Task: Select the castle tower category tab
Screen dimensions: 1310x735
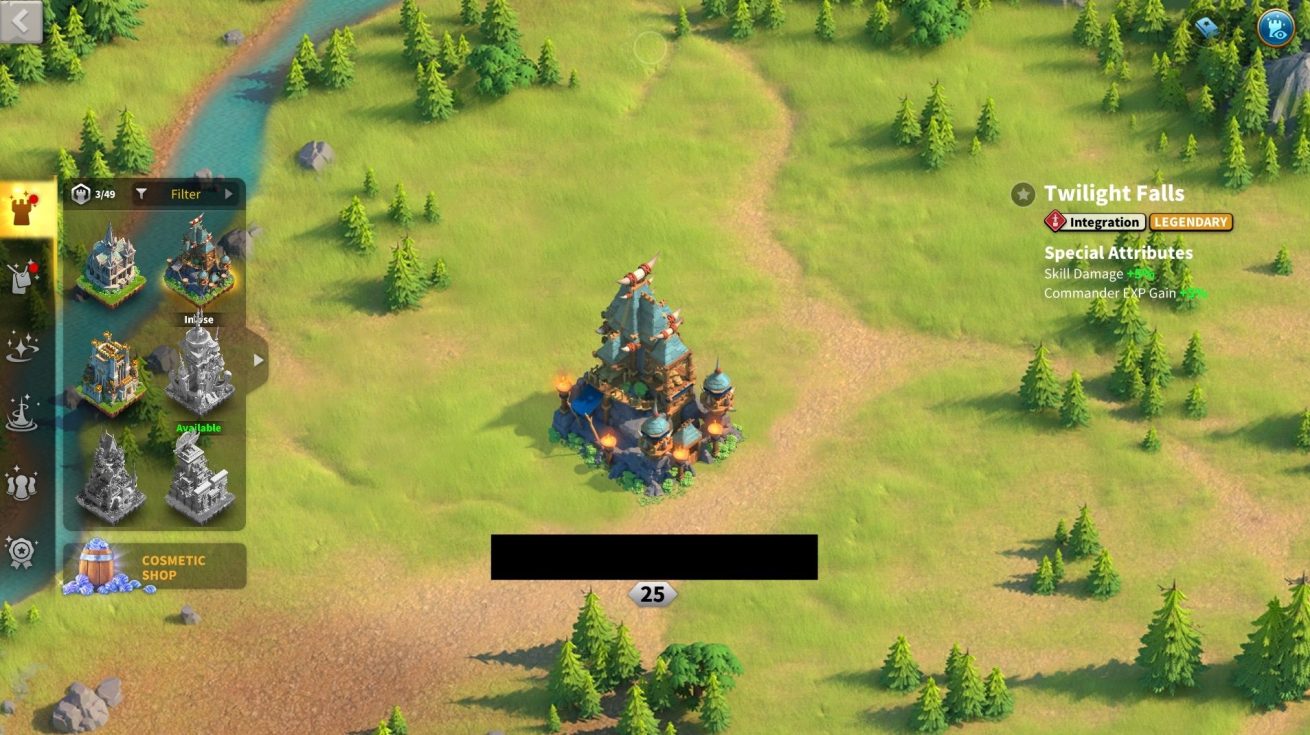Action: (24, 207)
